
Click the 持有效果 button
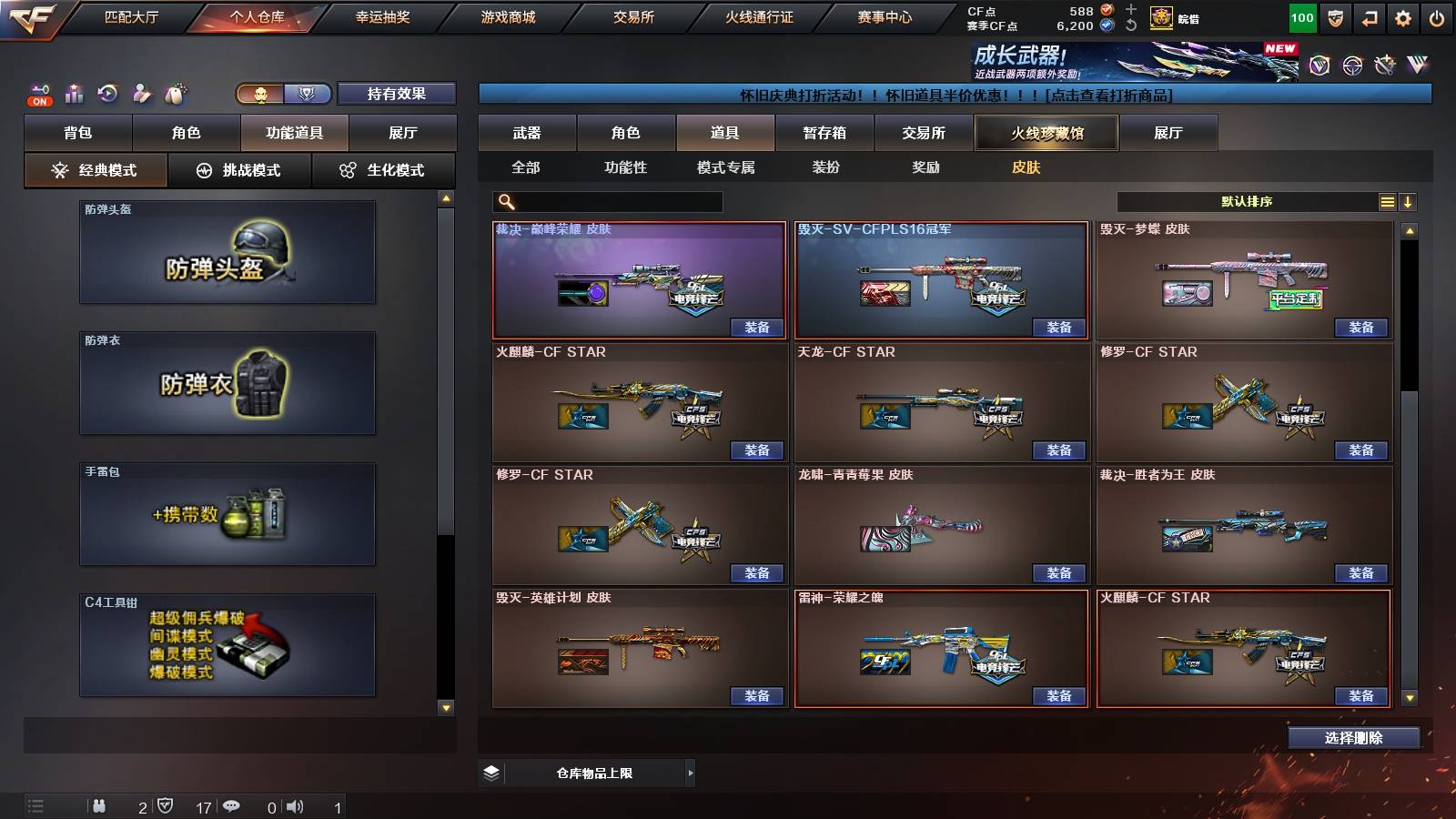coord(397,94)
